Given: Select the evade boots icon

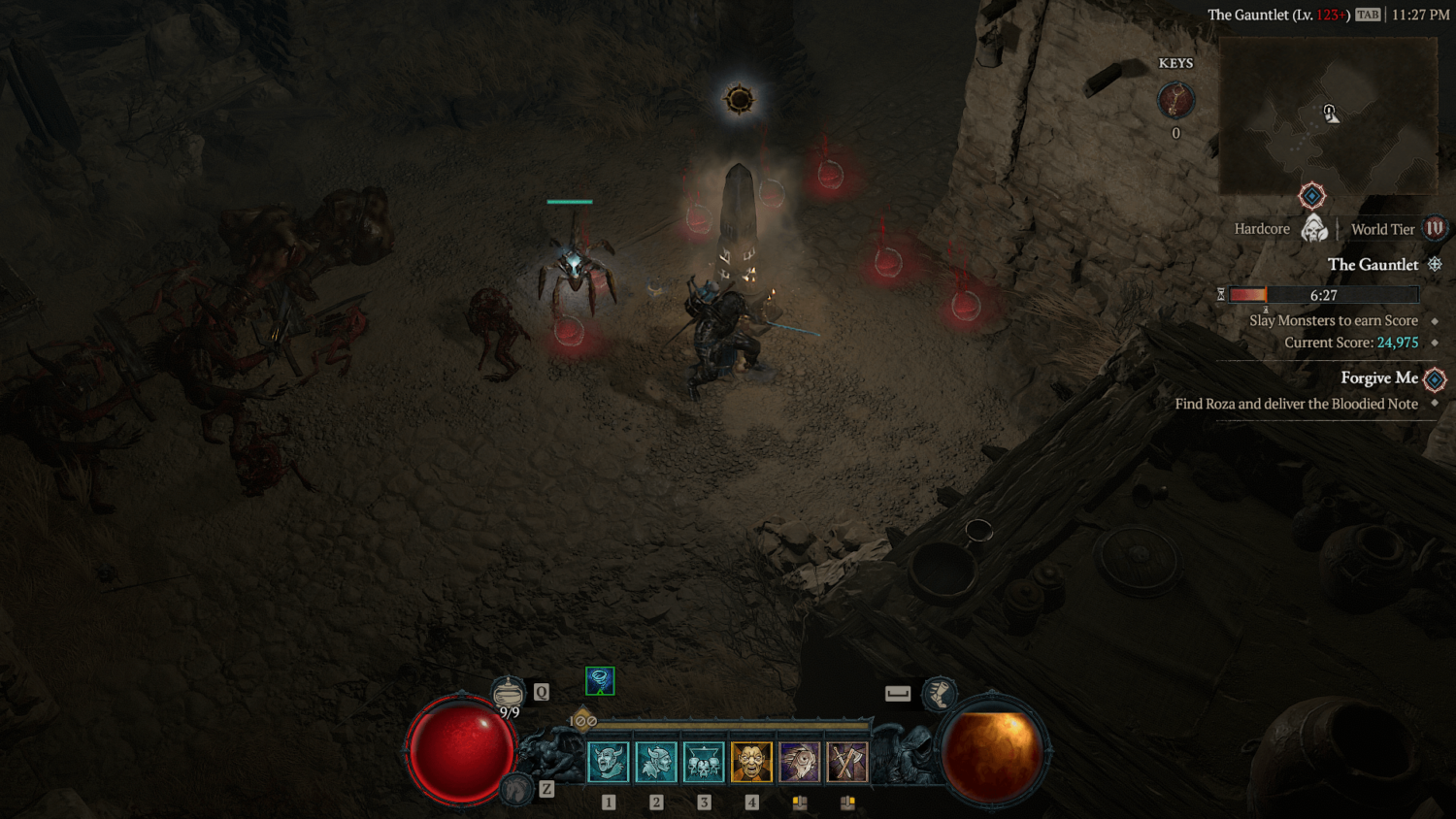Looking at the screenshot, I should coord(940,693).
